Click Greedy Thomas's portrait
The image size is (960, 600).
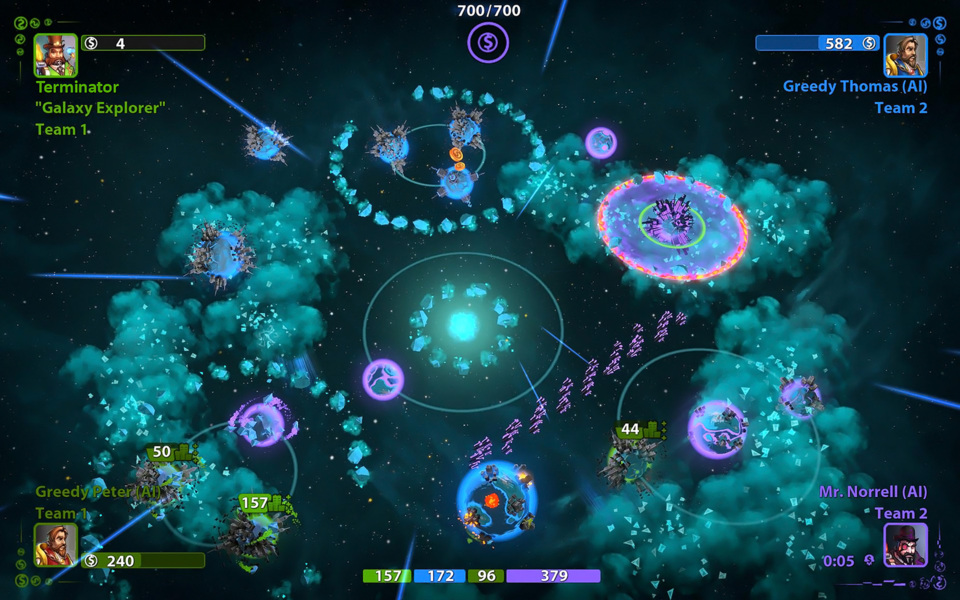905,55
